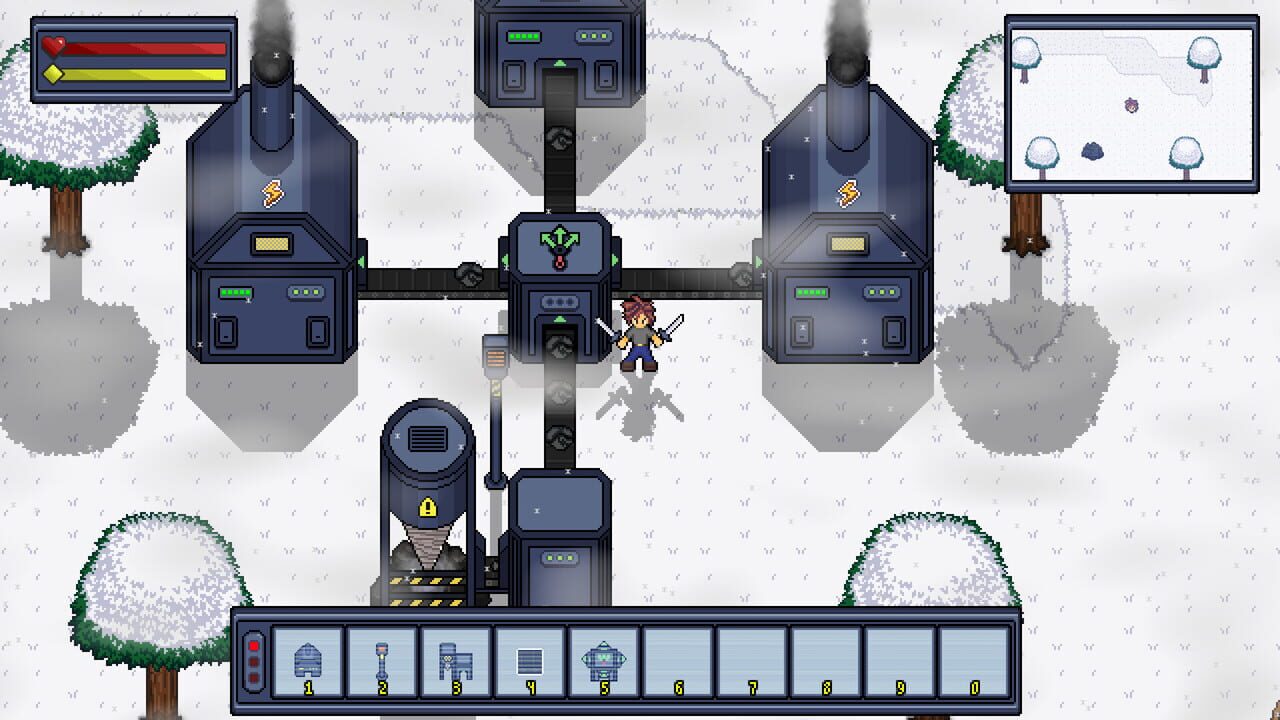Click the gear icon on the vertical conveyor belt
The image size is (1280, 720).
[x=558, y=436]
